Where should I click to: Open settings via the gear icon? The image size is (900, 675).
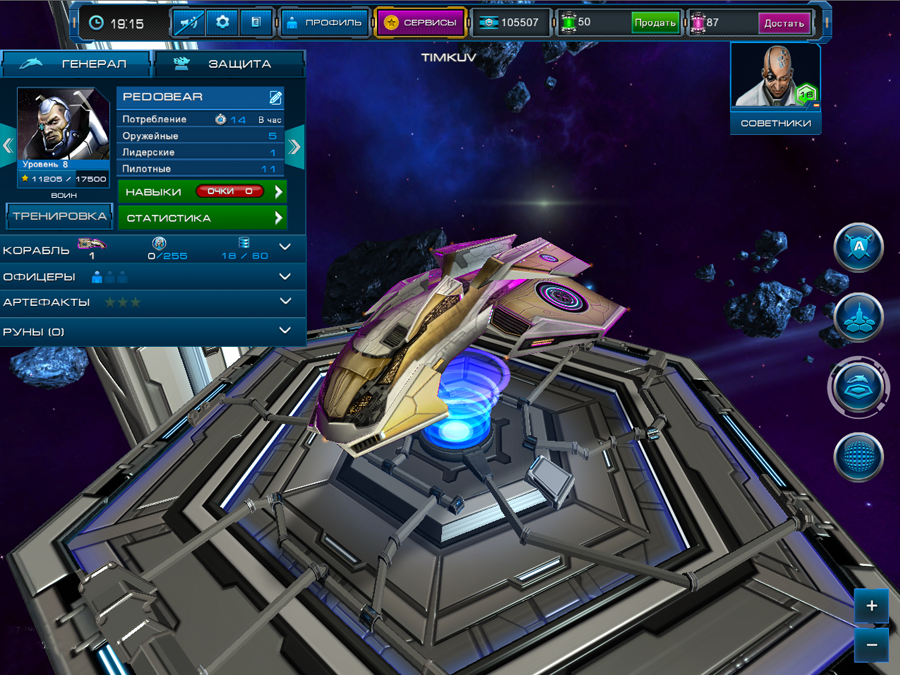[x=222, y=22]
